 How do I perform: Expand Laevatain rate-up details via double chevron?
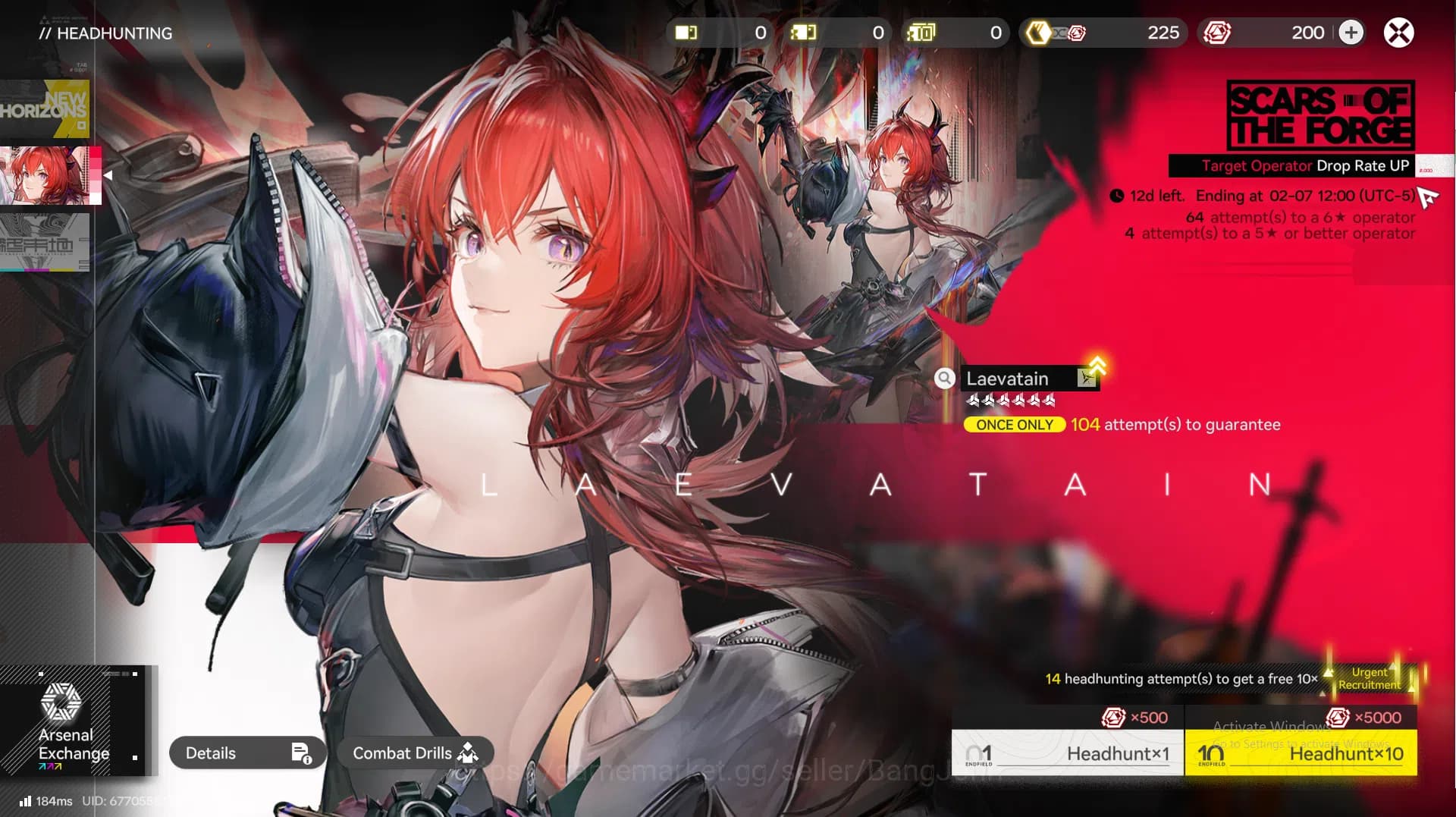click(1099, 366)
